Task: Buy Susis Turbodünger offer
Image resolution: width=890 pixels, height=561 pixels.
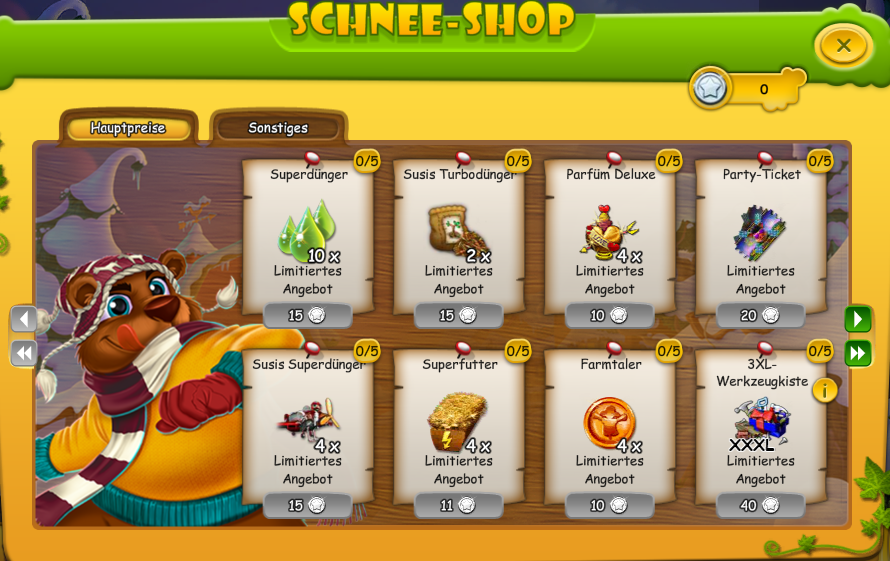Action: coord(459,316)
